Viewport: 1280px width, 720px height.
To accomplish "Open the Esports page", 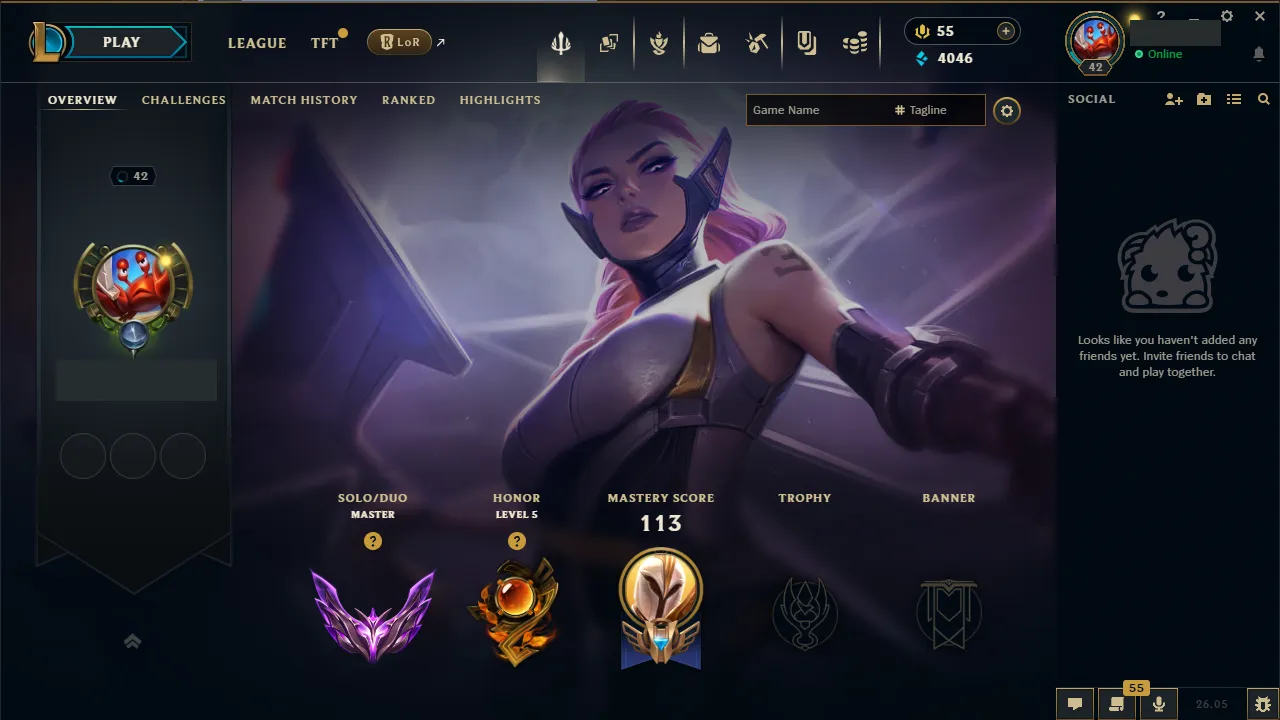I will coord(806,42).
